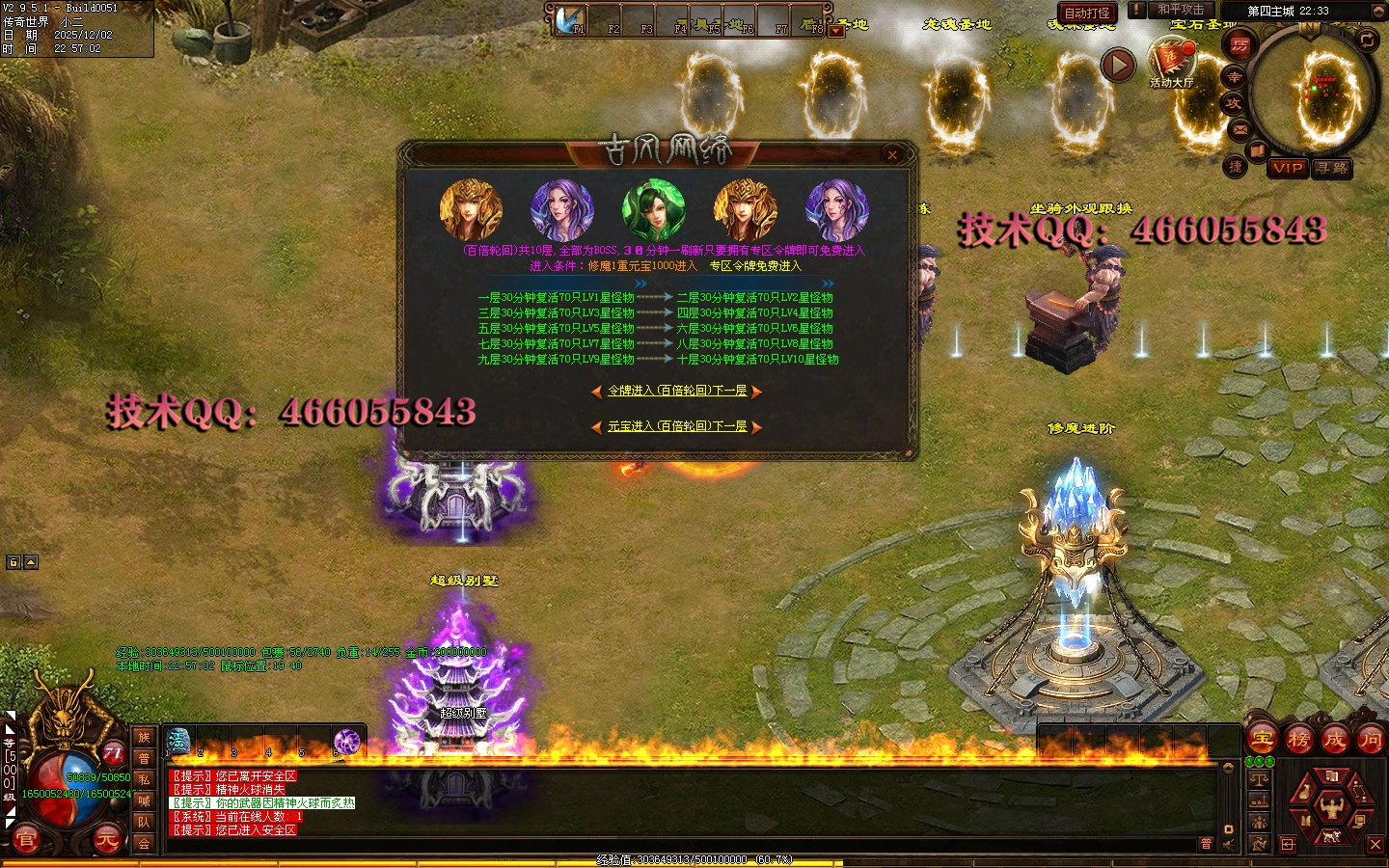Click the round play arrow button
Viewport: 1389px width, 868px height.
coord(1118,66)
